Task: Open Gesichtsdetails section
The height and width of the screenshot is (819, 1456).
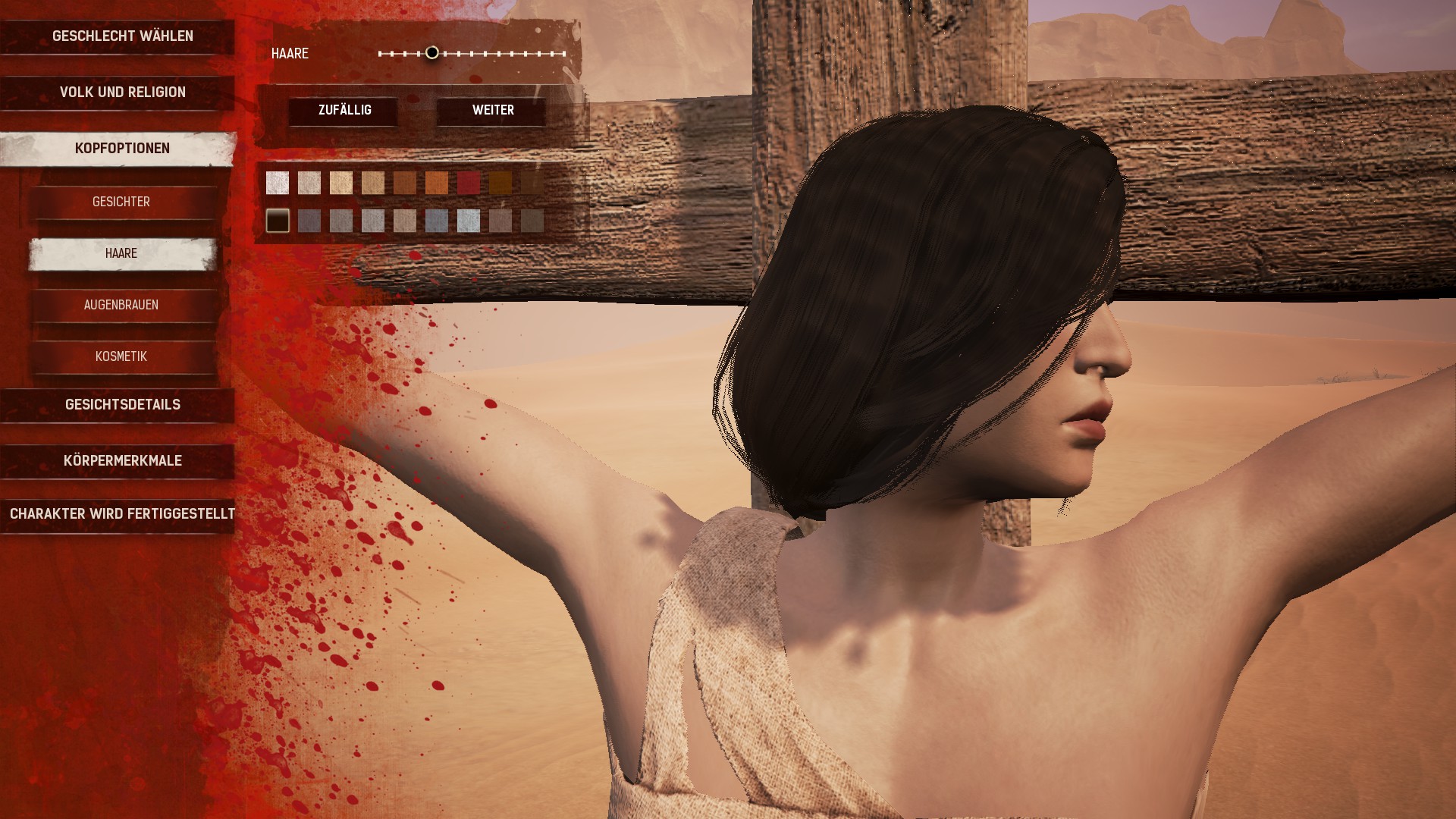Action: (x=122, y=405)
